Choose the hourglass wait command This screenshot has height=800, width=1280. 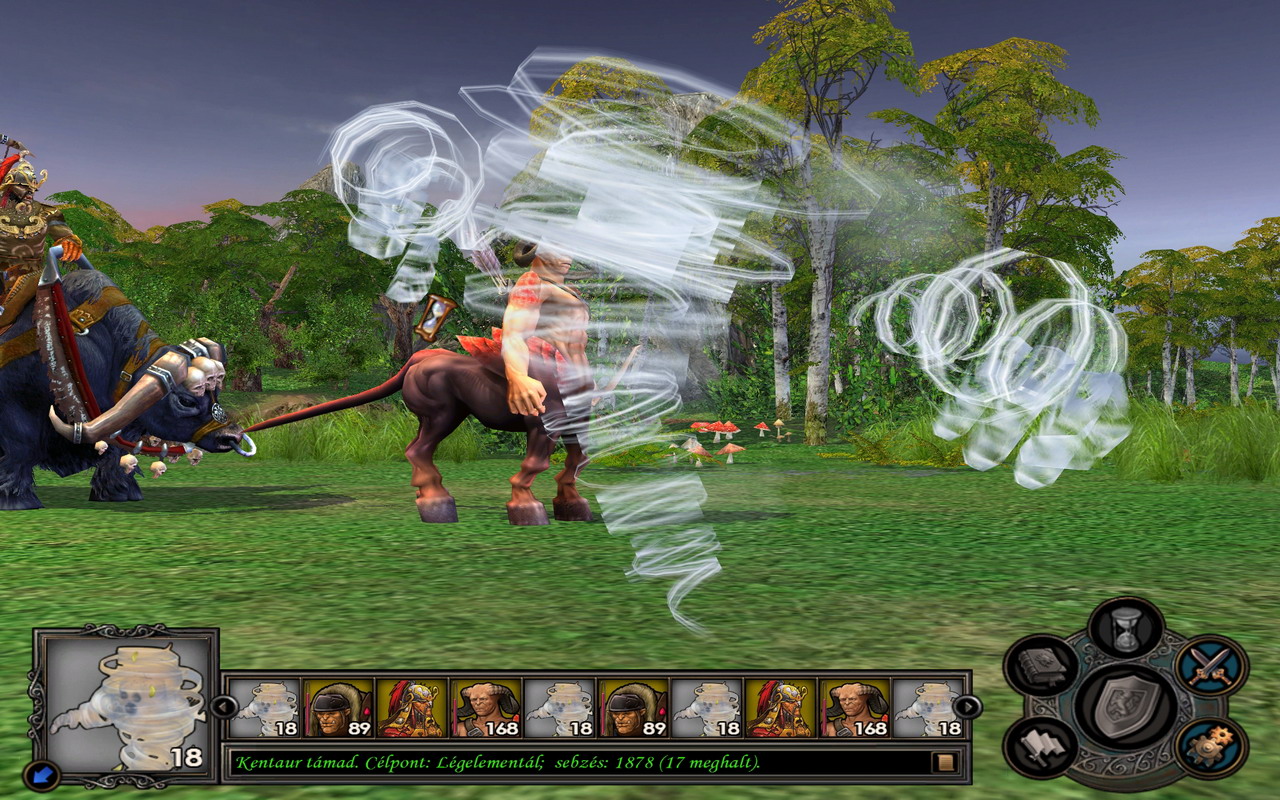[x=1126, y=628]
